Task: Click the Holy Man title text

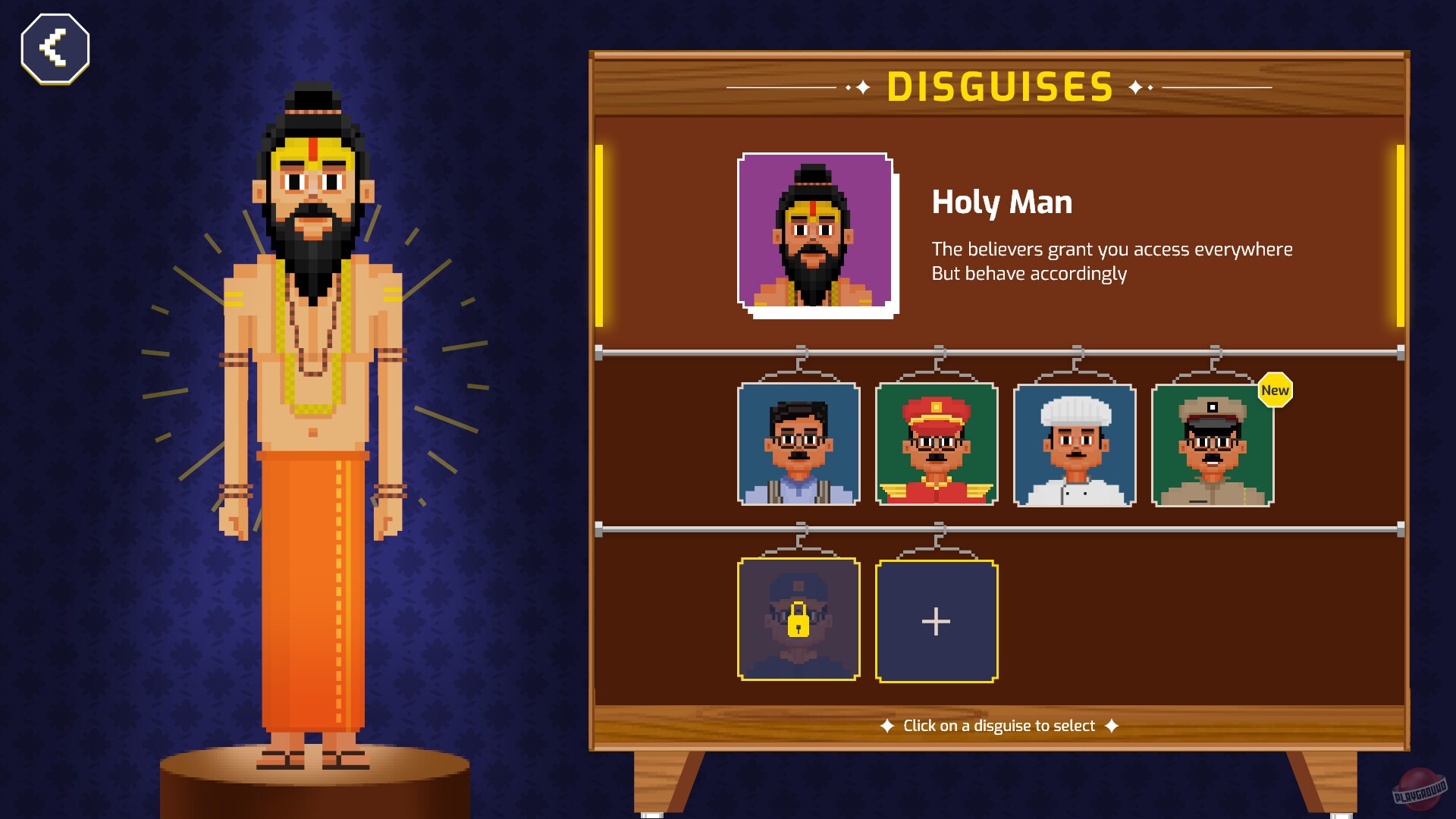Action: (1003, 202)
